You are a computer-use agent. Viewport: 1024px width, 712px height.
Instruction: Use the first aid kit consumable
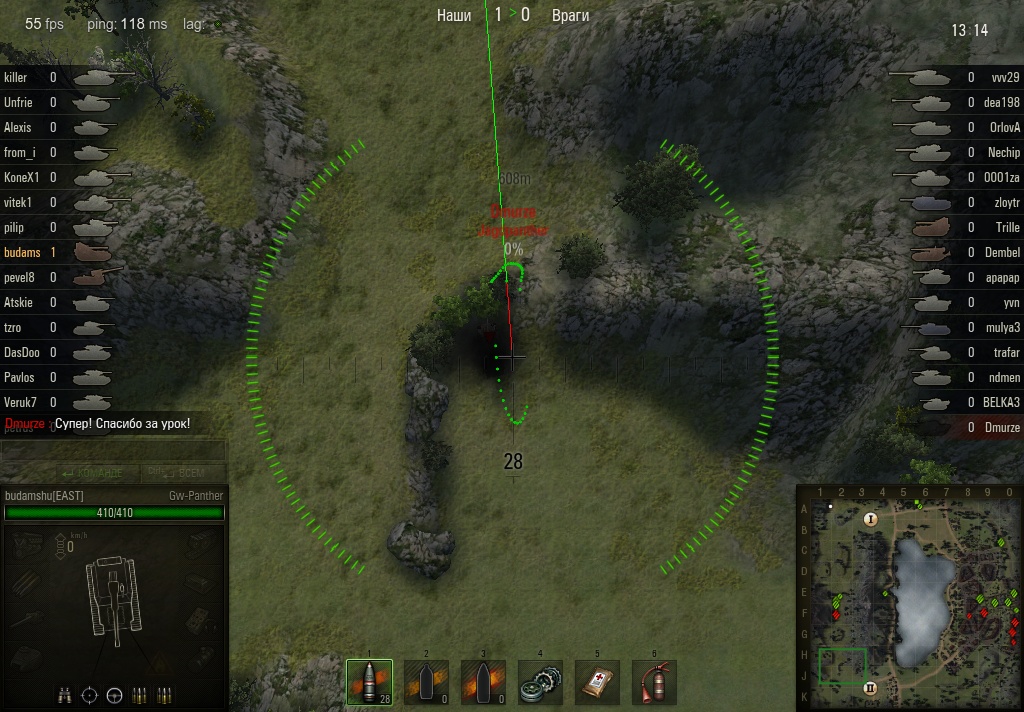[x=597, y=682]
